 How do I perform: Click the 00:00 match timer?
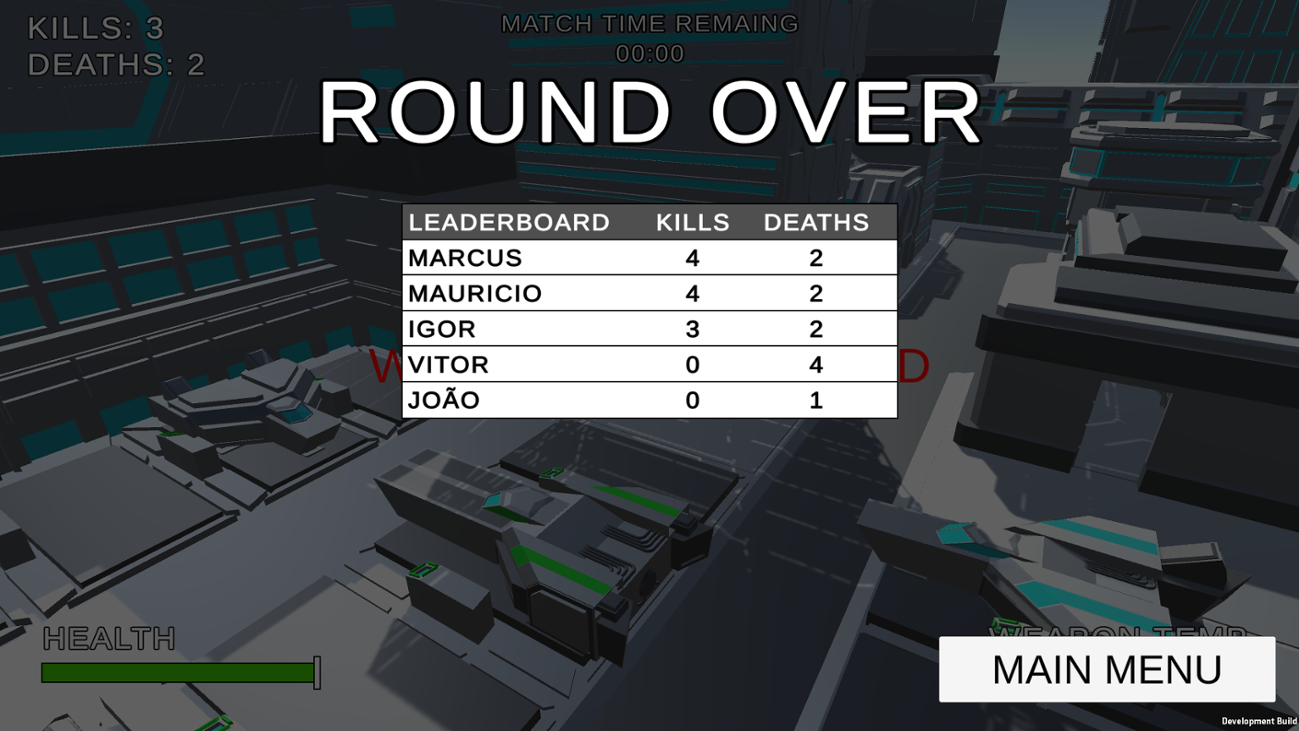(x=648, y=54)
